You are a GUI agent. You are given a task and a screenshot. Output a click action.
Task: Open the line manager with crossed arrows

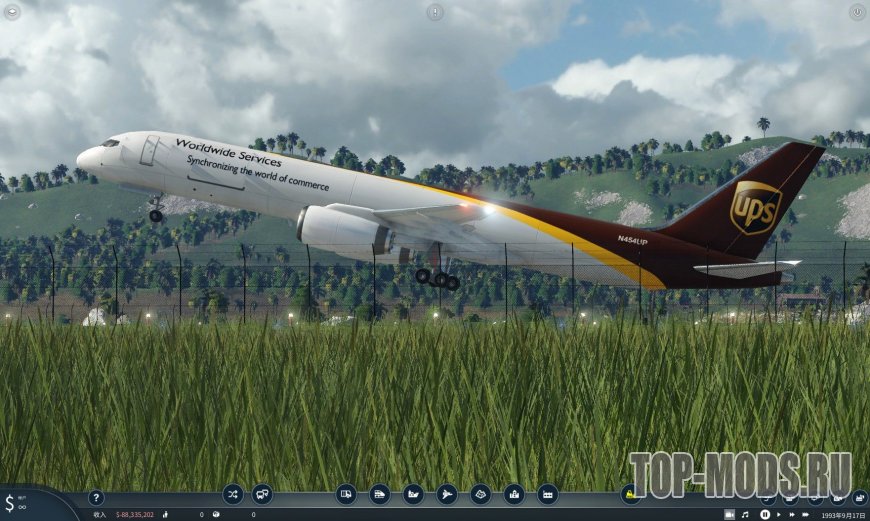(233, 493)
